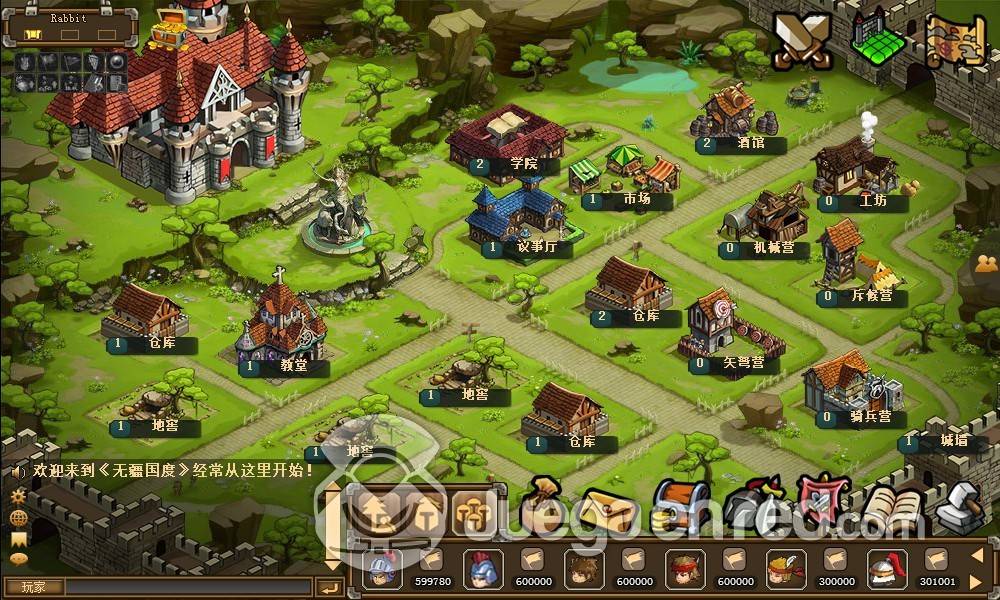Select the 玩家 chat channel button

[x=34, y=586]
